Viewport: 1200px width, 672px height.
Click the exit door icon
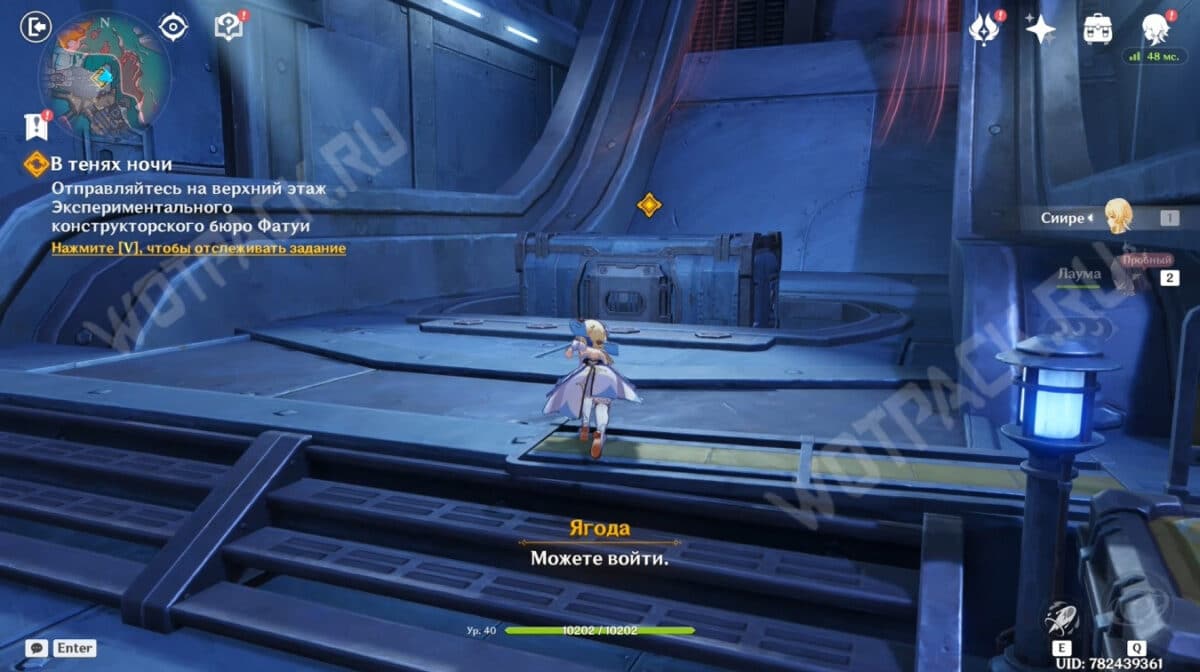[36, 27]
